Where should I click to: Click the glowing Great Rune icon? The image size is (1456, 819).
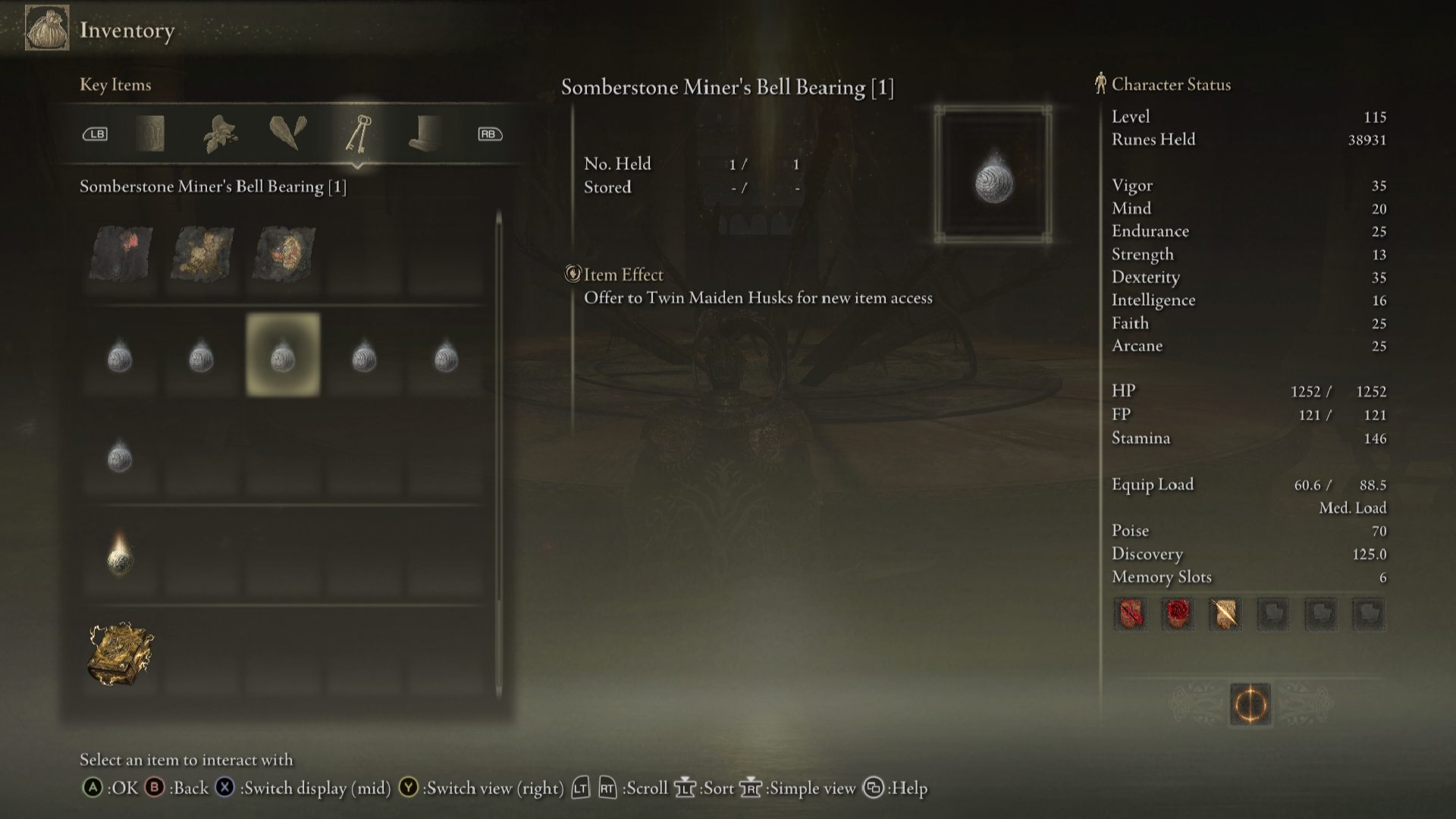1250,704
